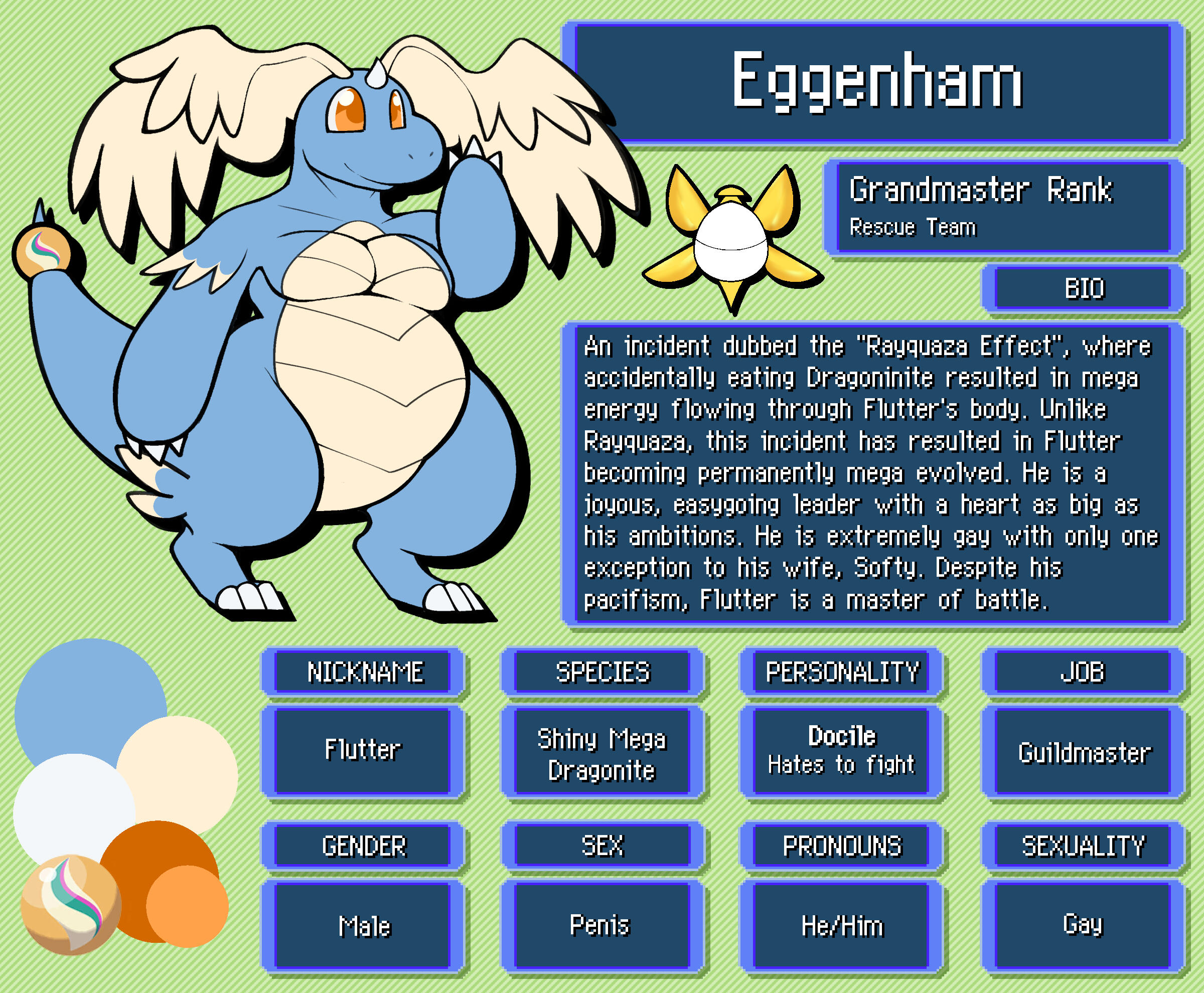
Task: Choose the NICKNAME header box
Action: [364, 672]
